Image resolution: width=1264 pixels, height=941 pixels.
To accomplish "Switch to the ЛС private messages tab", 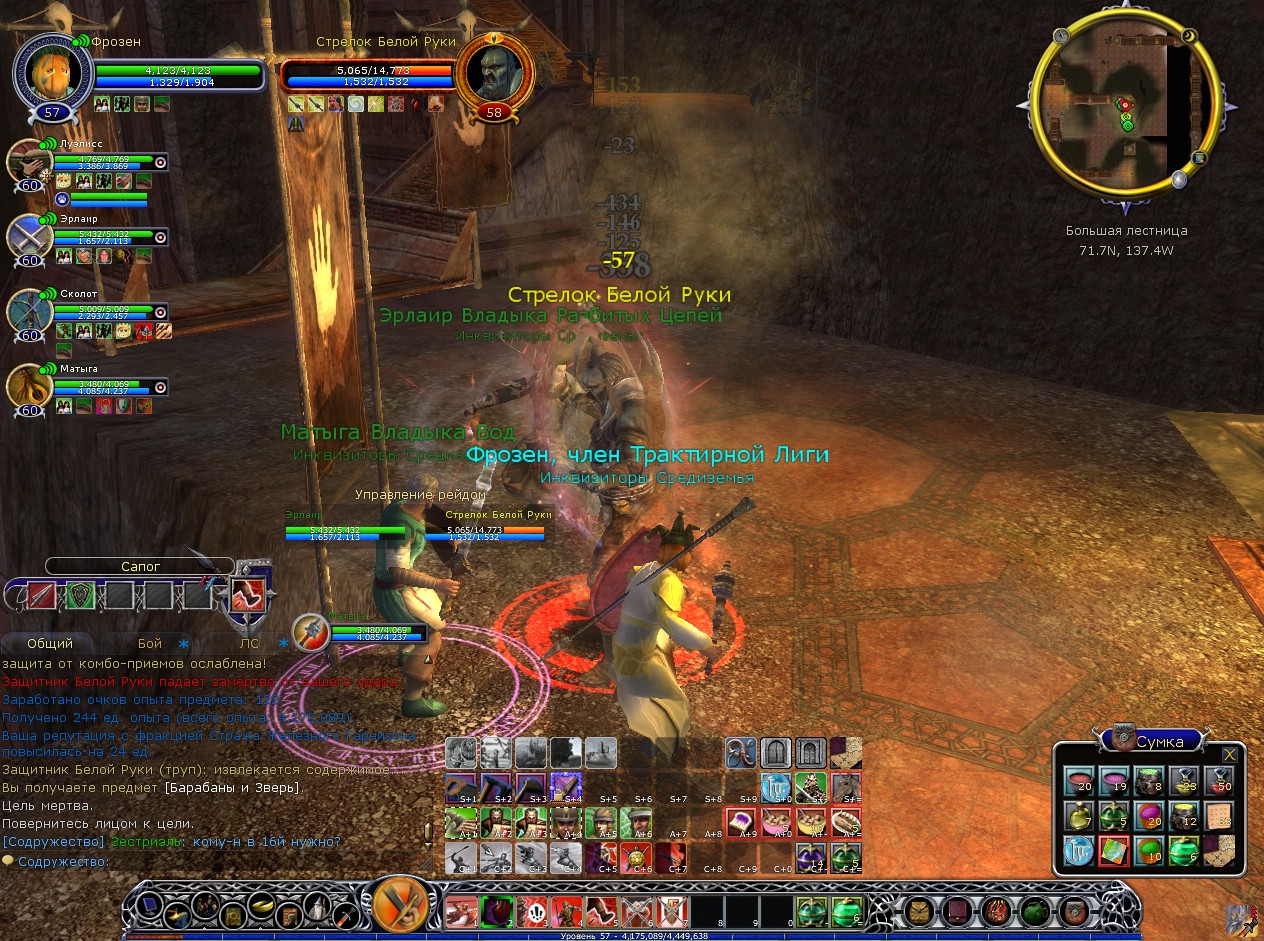I will [249, 643].
